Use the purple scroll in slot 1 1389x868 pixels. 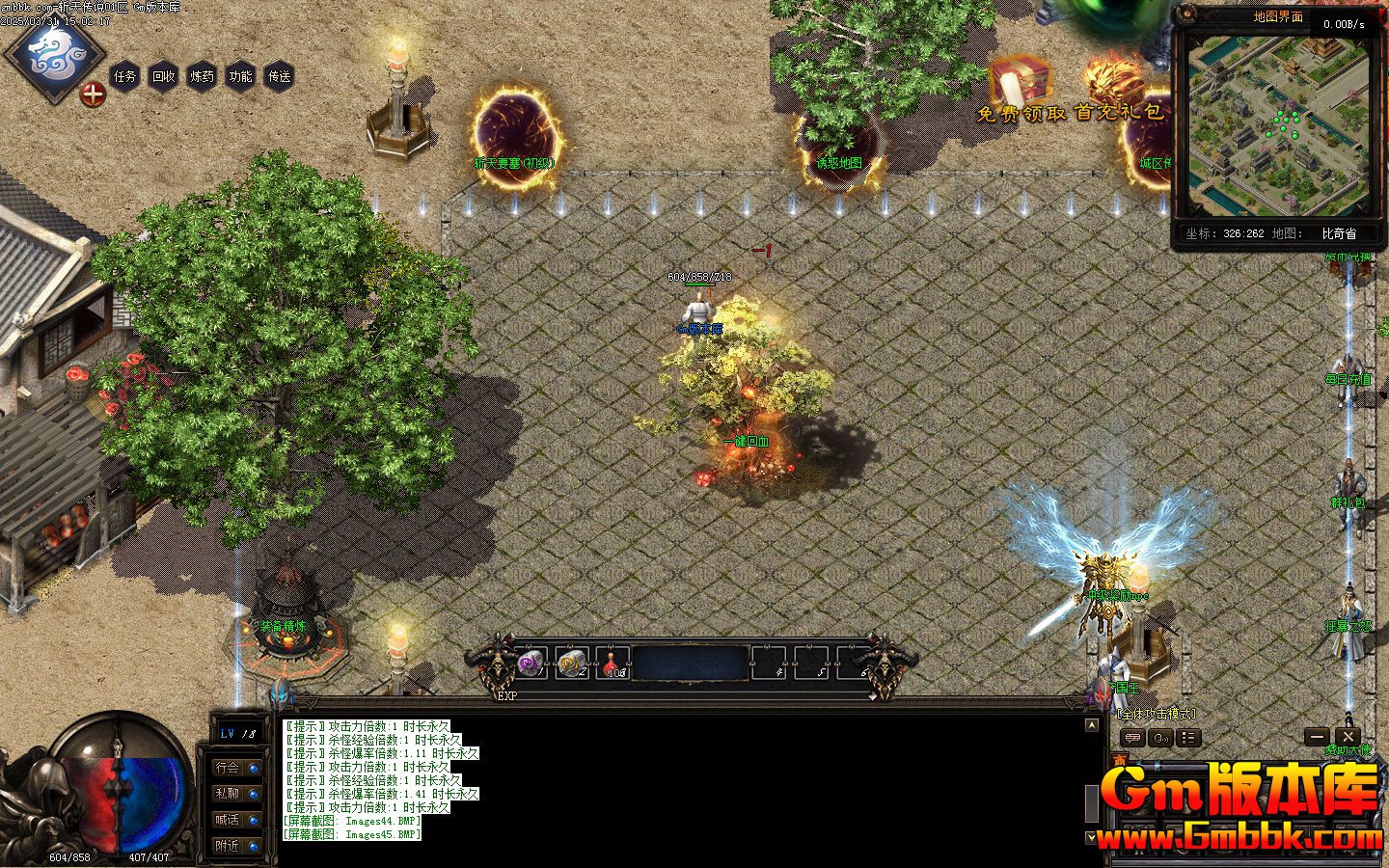point(531,663)
